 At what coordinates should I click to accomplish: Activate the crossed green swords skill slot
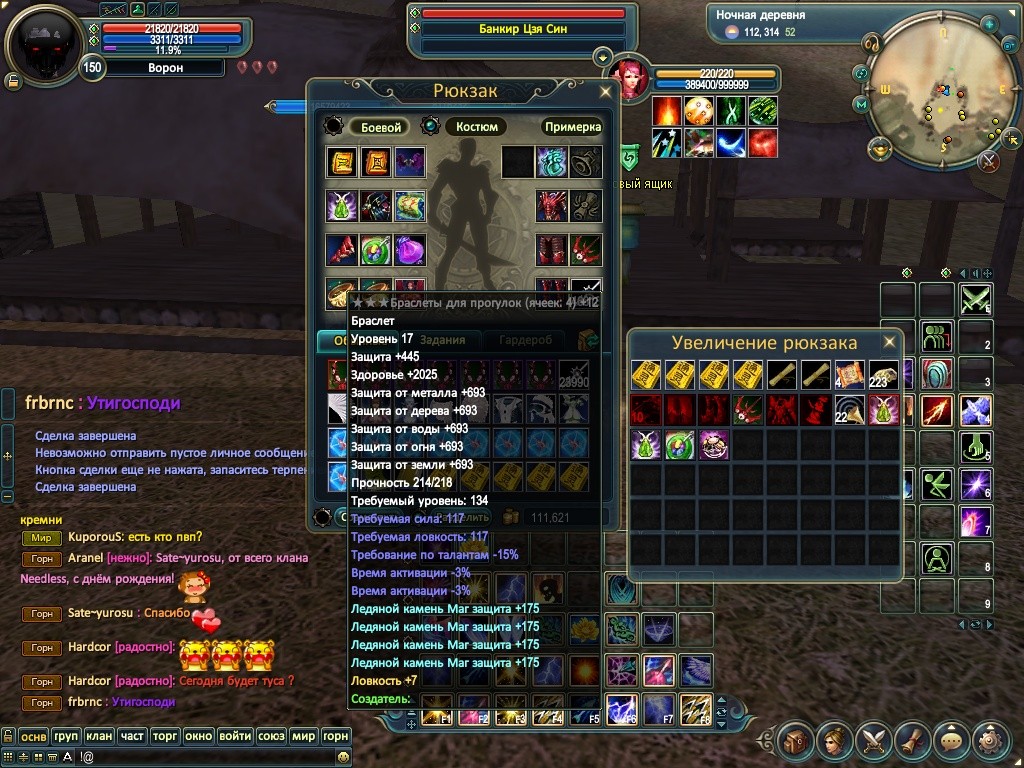coord(975,299)
